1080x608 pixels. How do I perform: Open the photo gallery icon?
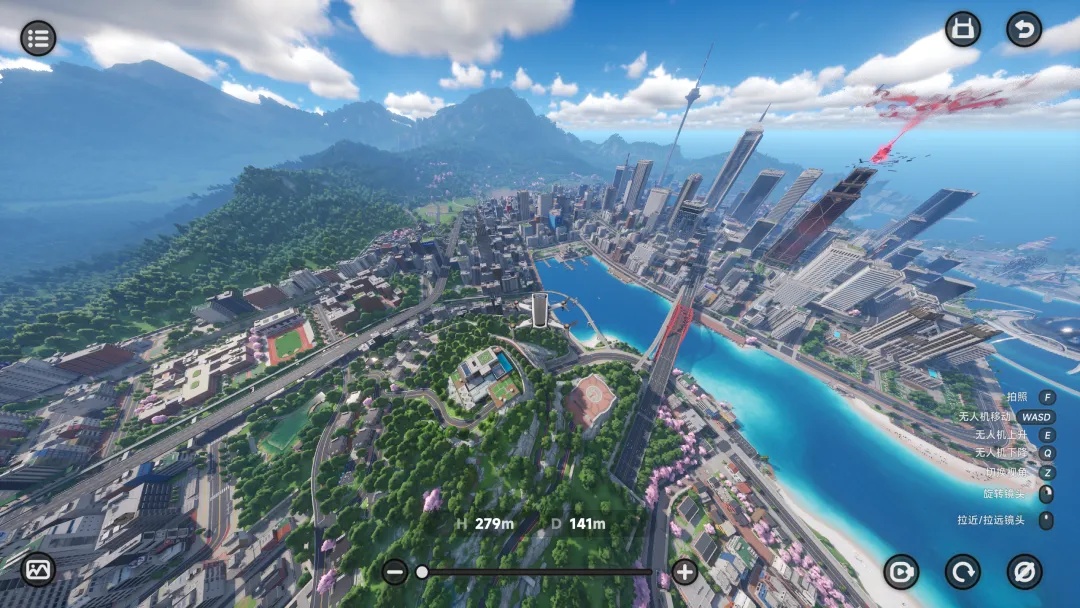click(x=38, y=569)
